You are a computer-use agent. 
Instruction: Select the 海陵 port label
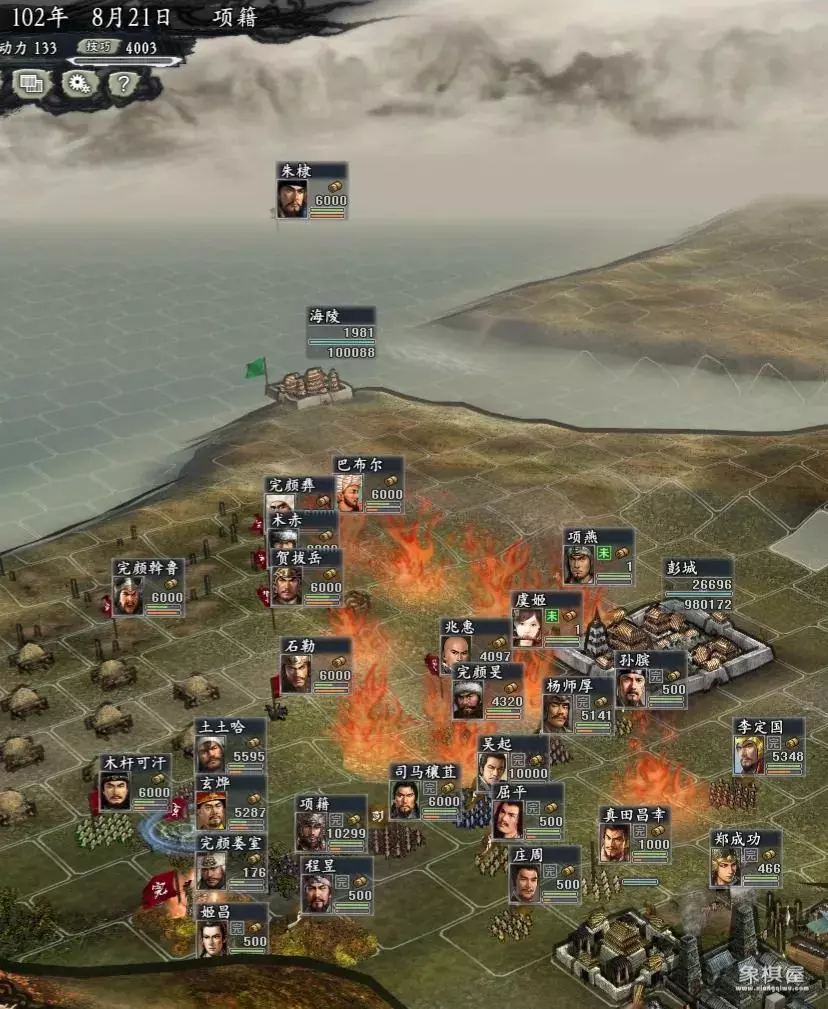coord(341,333)
